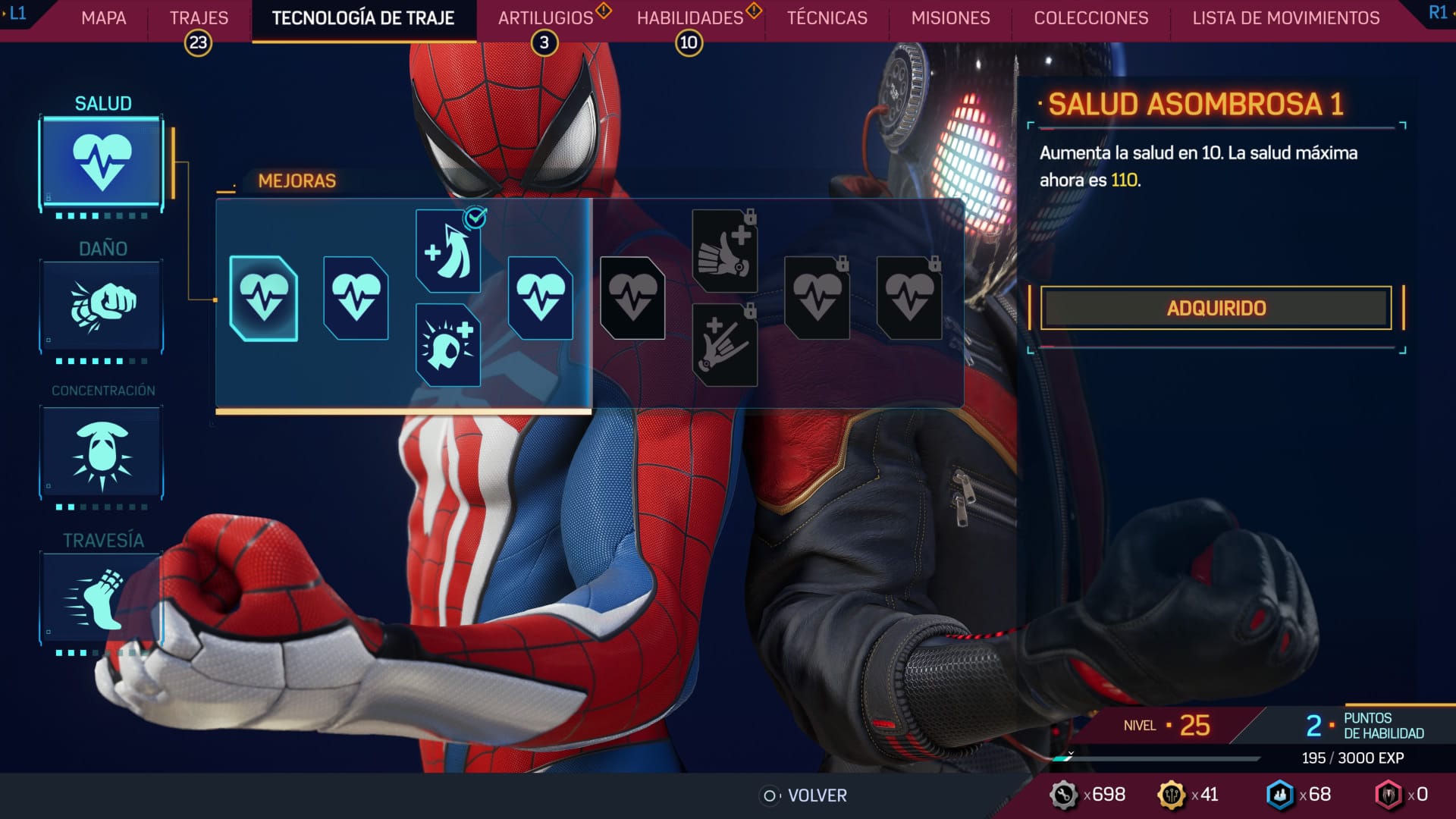Viewport: 1456px width, 819px height.
Task: Open the Trajes tab
Action: (199, 18)
